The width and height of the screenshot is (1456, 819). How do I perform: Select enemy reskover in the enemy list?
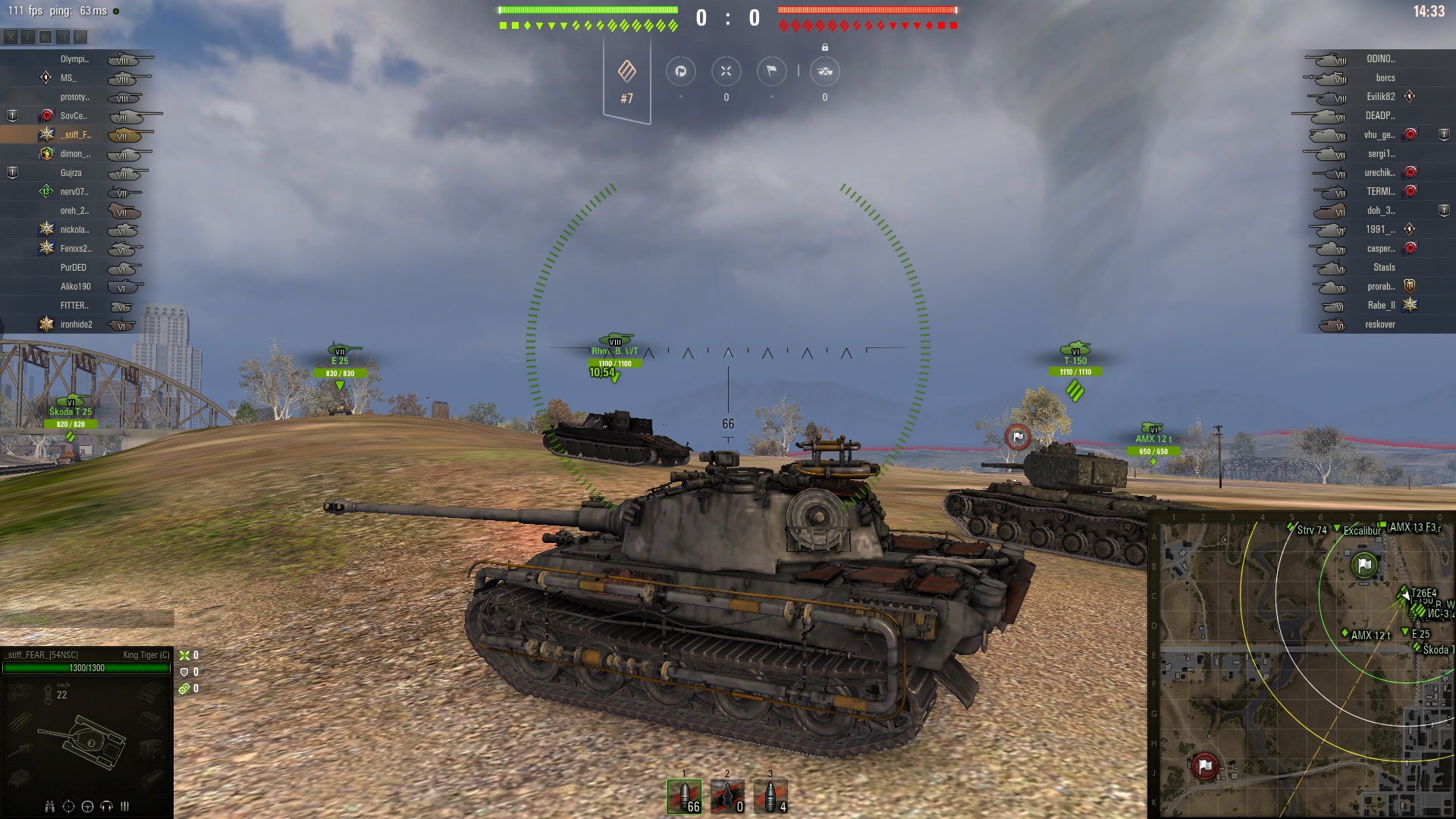coord(1379,325)
